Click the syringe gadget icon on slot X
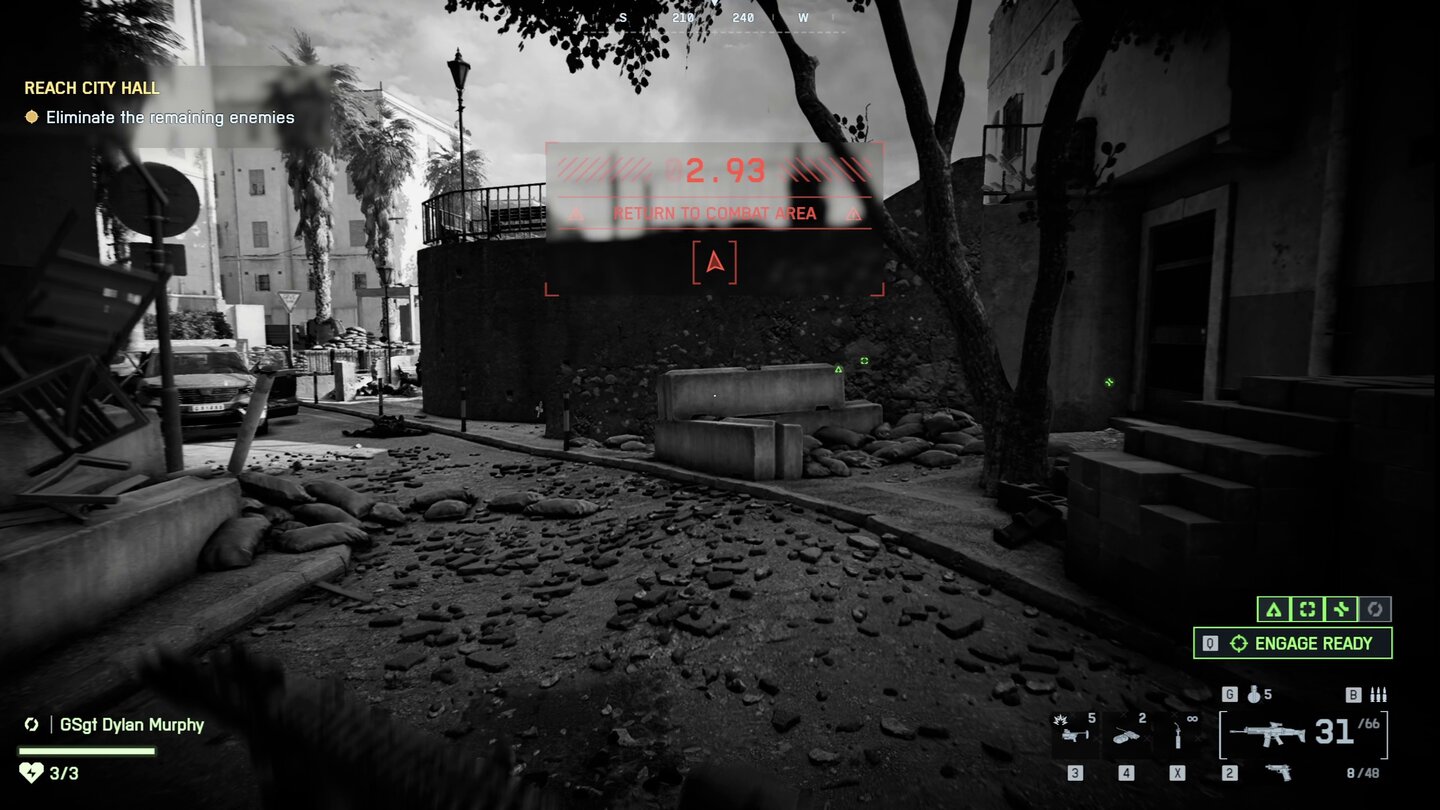This screenshot has height=810, width=1440. [1177, 734]
